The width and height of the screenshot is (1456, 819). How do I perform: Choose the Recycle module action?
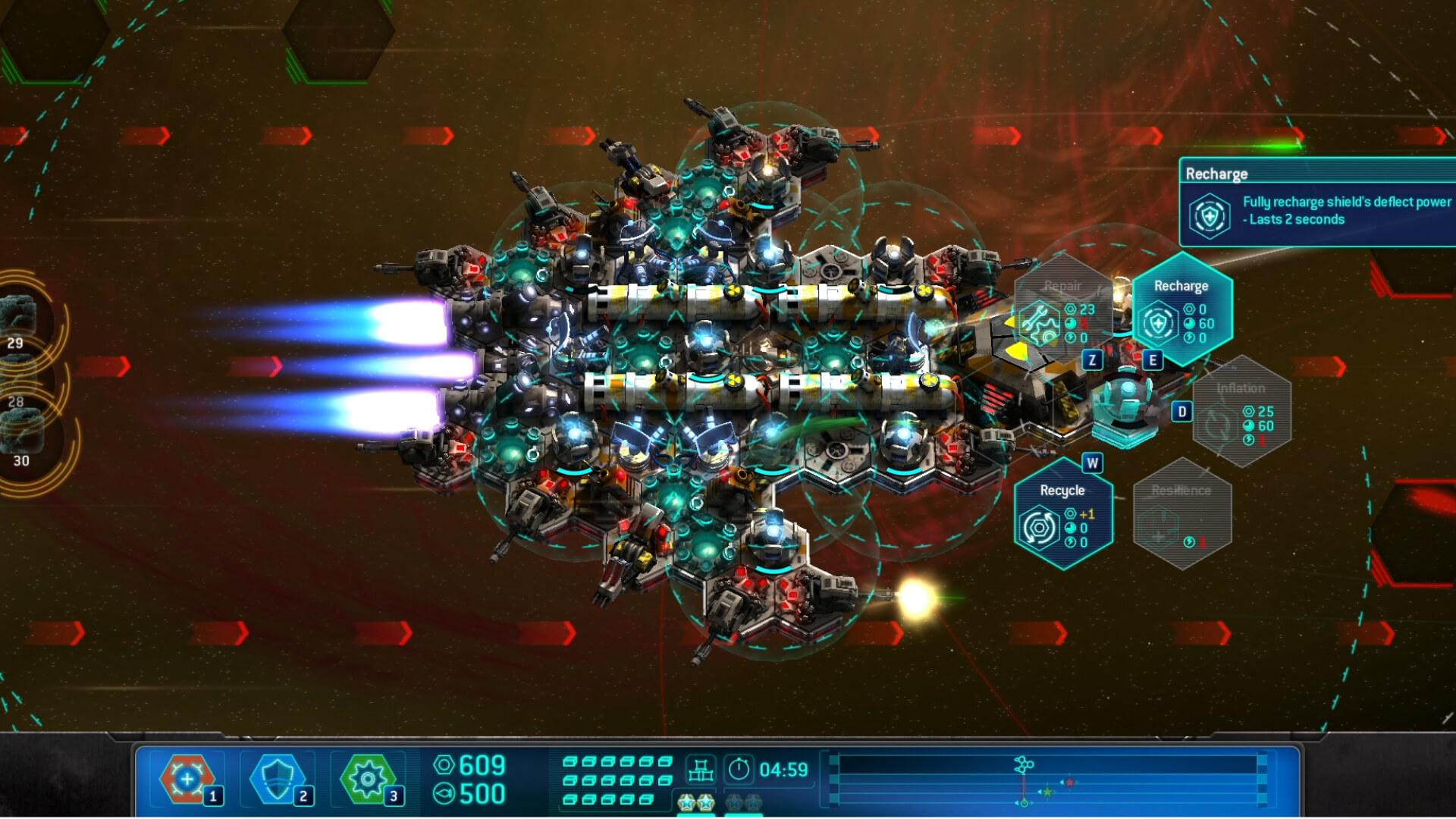point(1062,513)
